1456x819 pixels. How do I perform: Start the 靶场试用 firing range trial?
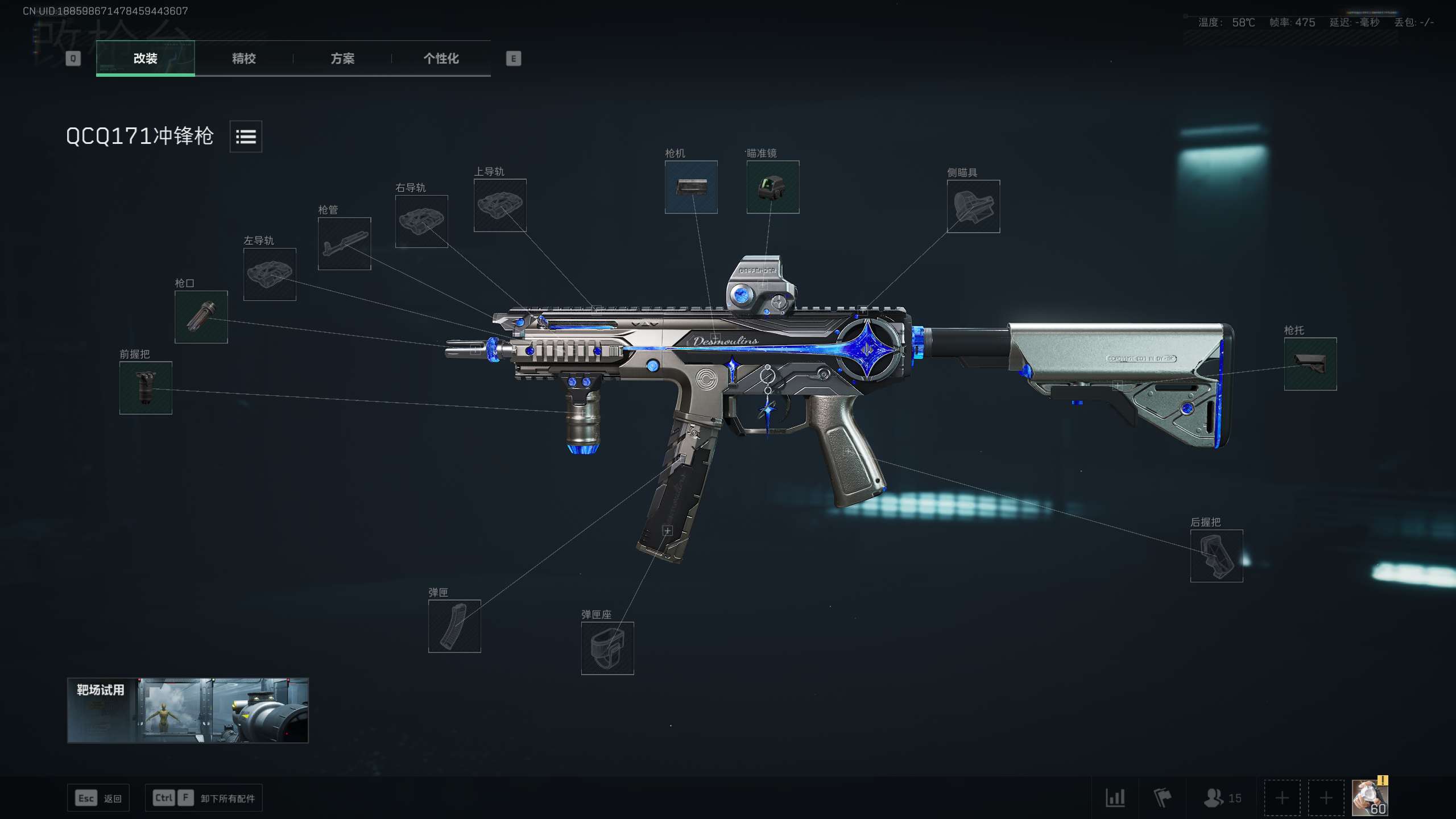(188, 710)
